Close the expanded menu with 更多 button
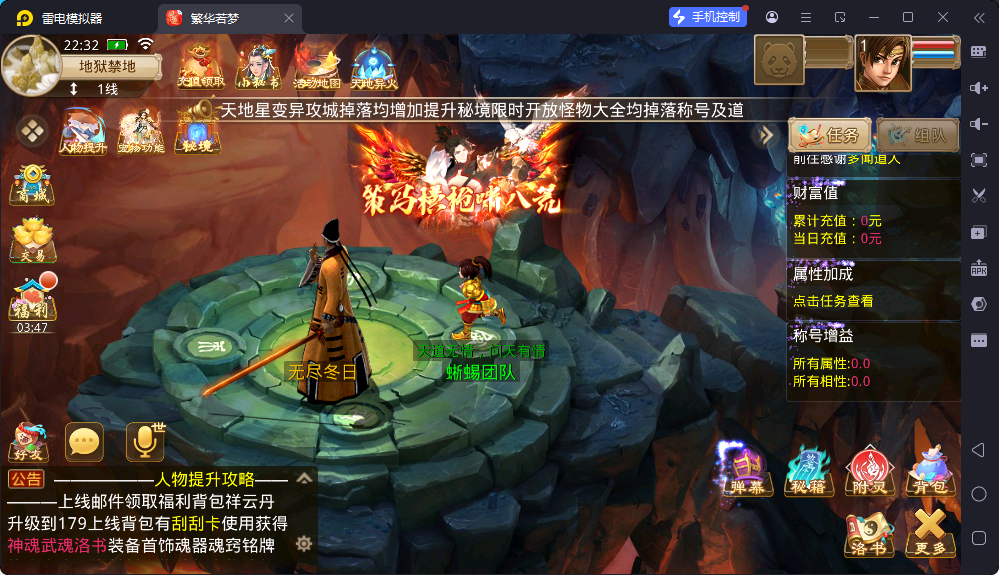Image resolution: width=999 pixels, height=575 pixels. click(929, 531)
